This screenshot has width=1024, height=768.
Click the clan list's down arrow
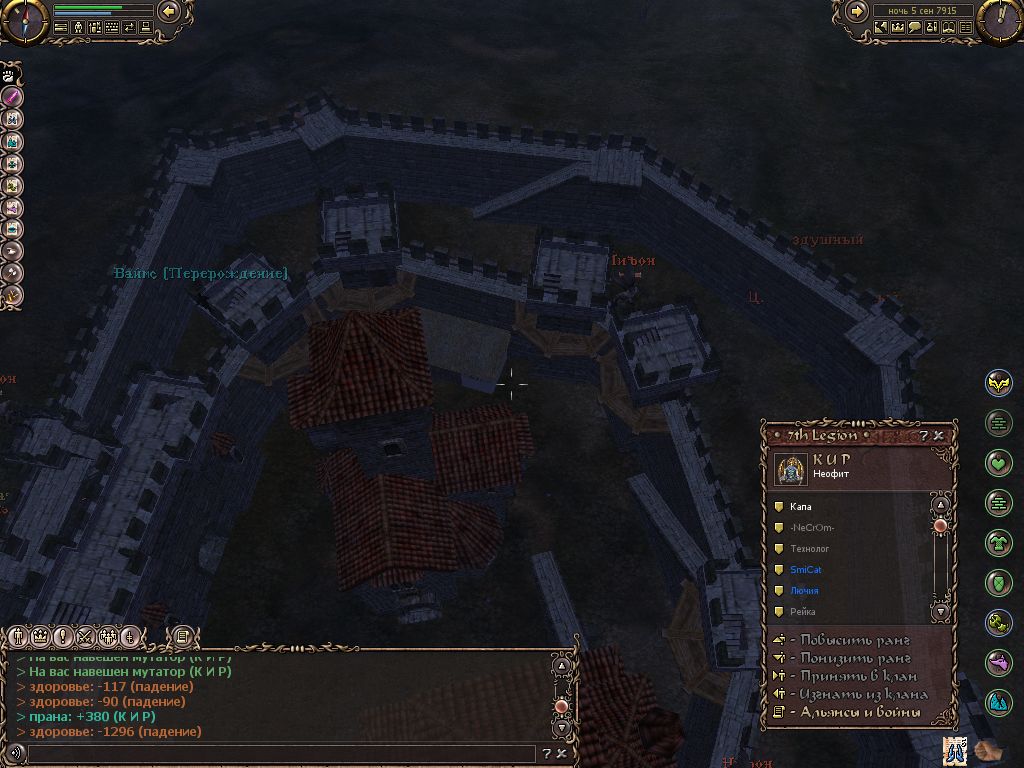pyautogui.click(x=940, y=610)
